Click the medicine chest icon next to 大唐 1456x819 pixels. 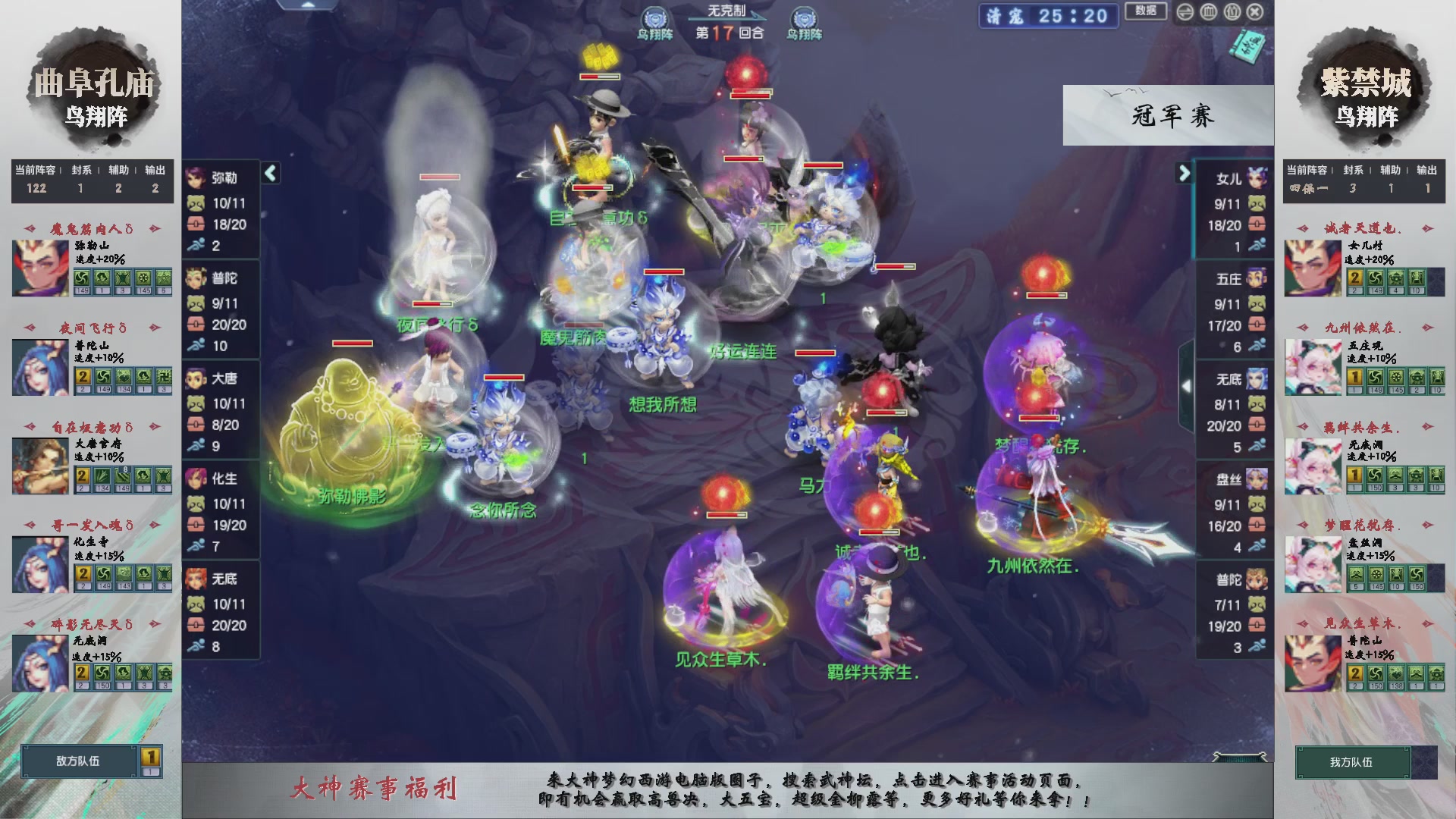click(196, 425)
